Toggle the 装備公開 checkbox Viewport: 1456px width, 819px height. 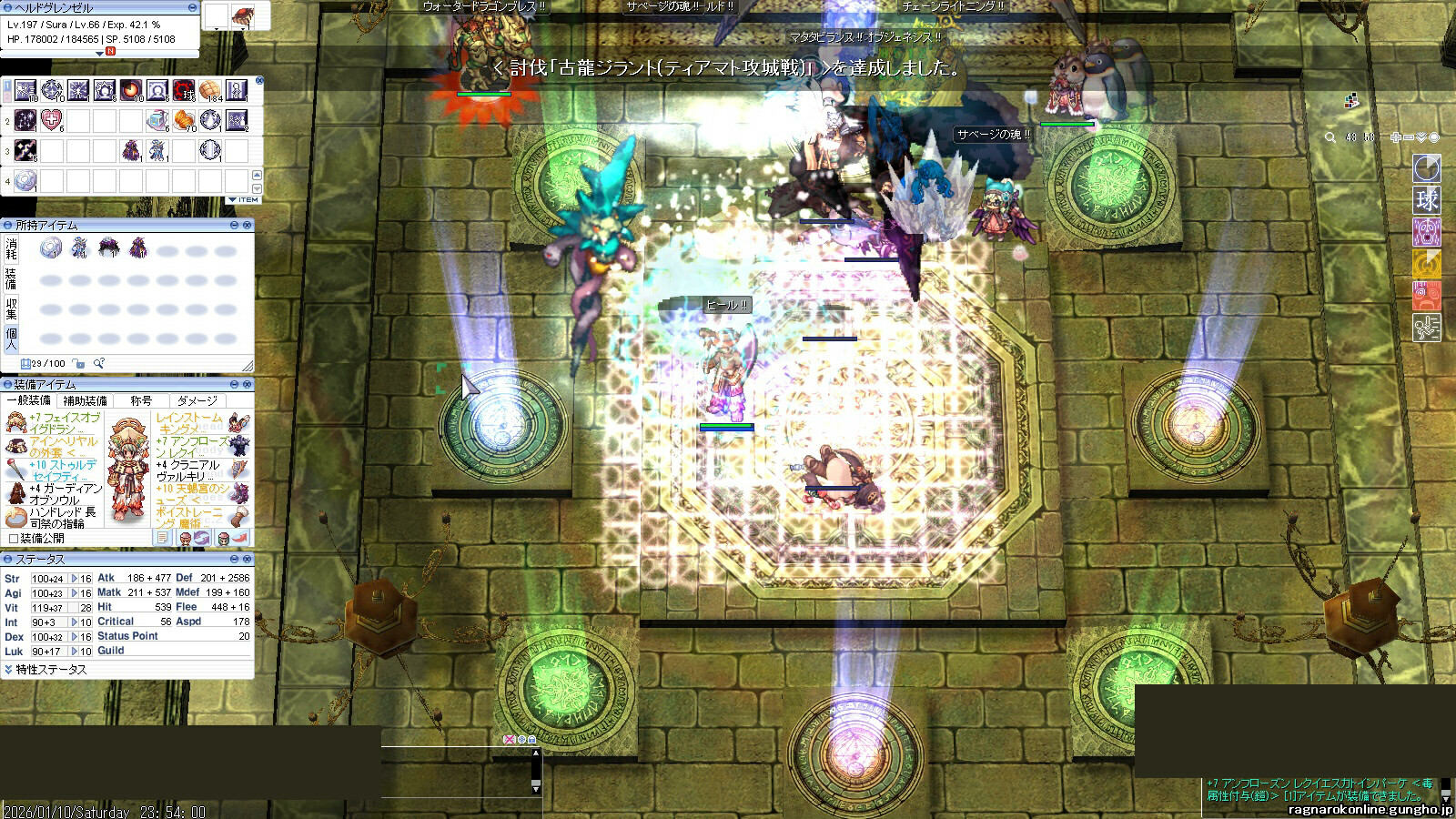(x=13, y=538)
